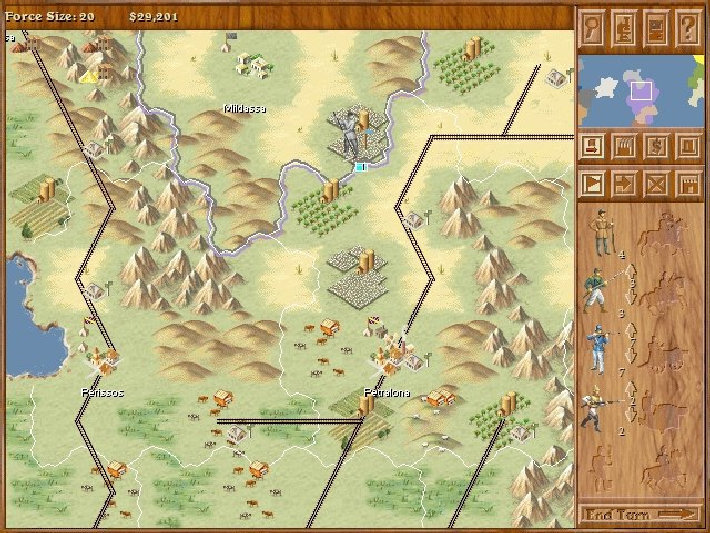The height and width of the screenshot is (533, 710).
Task: Open the dollar sign trade screen
Action: point(657,147)
